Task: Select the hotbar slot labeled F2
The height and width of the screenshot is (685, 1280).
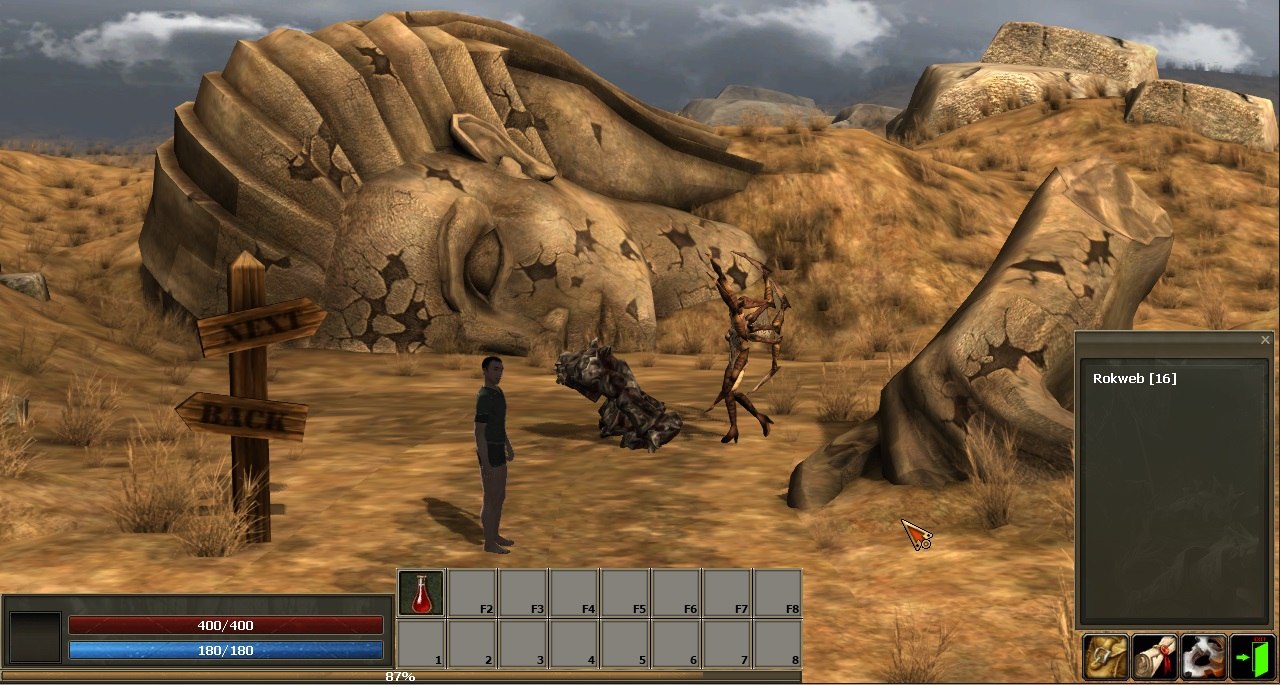Action: click(472, 593)
